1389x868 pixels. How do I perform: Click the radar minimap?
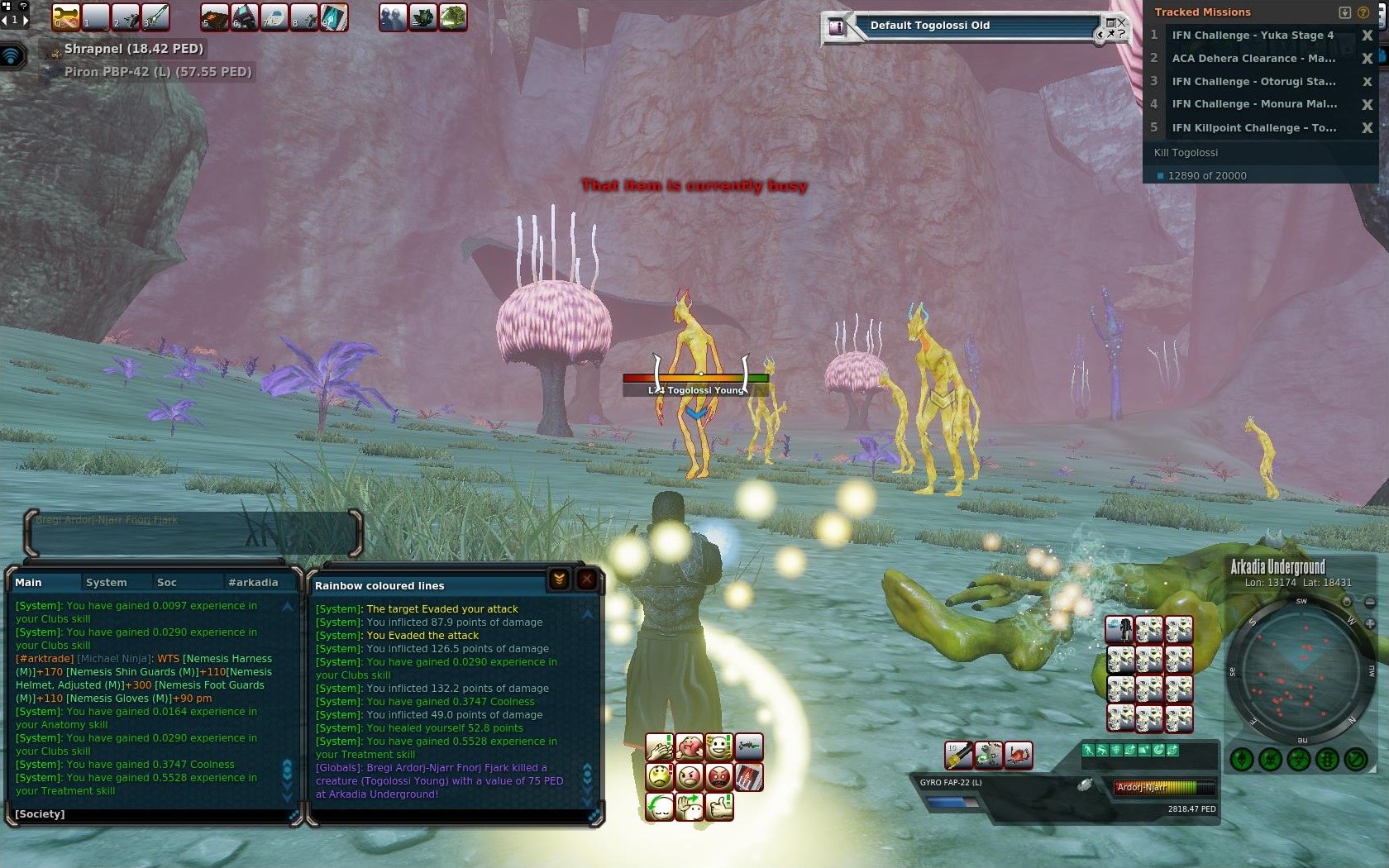1301,668
